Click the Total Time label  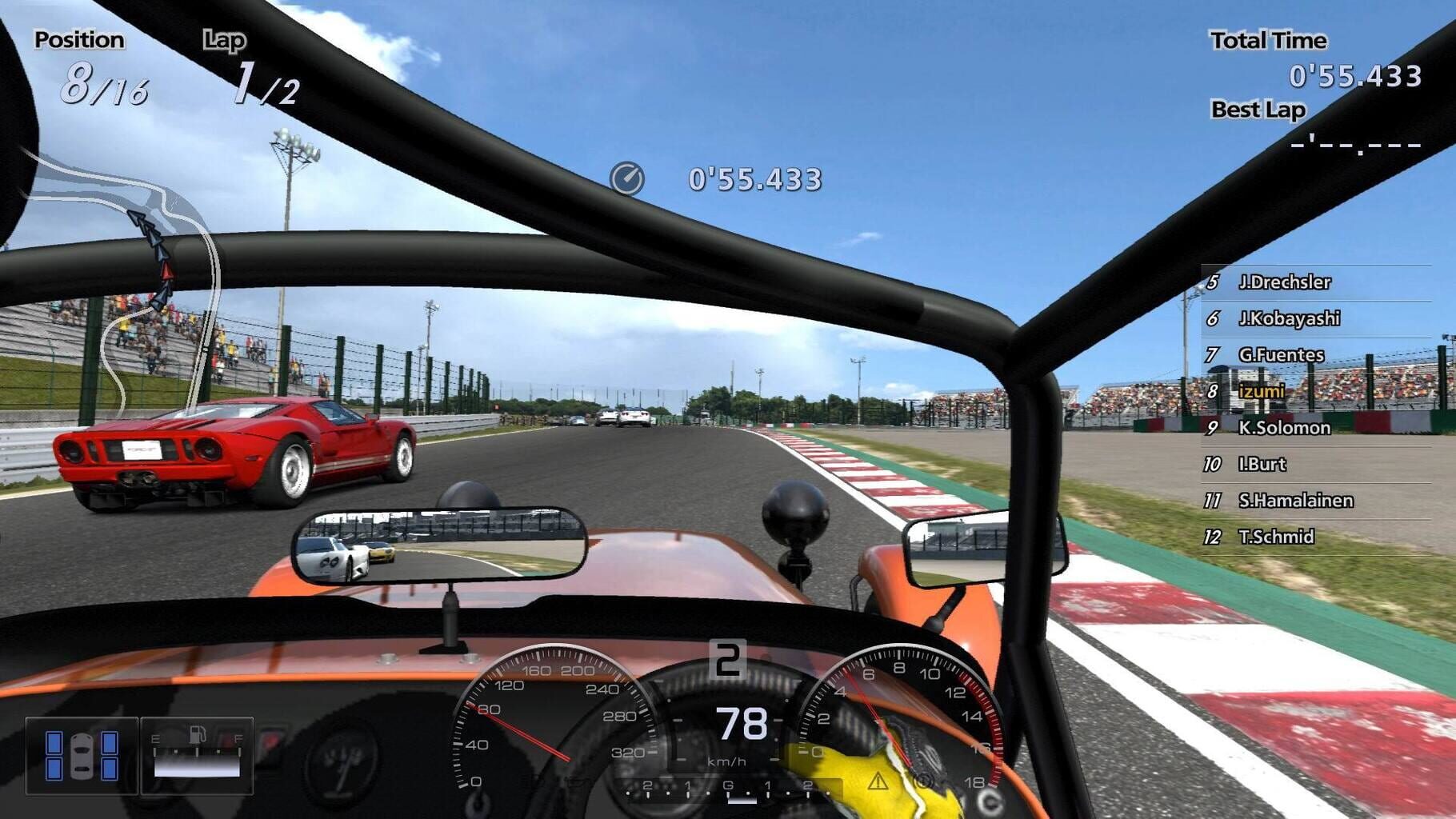[x=1267, y=40]
